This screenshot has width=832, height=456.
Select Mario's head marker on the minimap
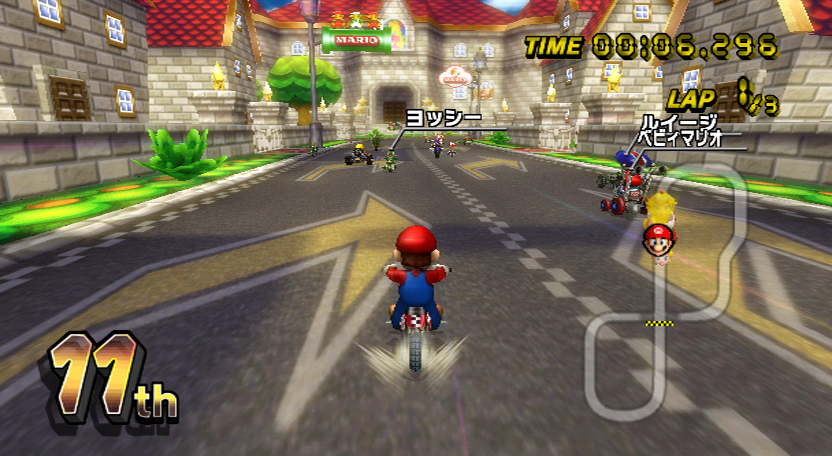click(657, 240)
